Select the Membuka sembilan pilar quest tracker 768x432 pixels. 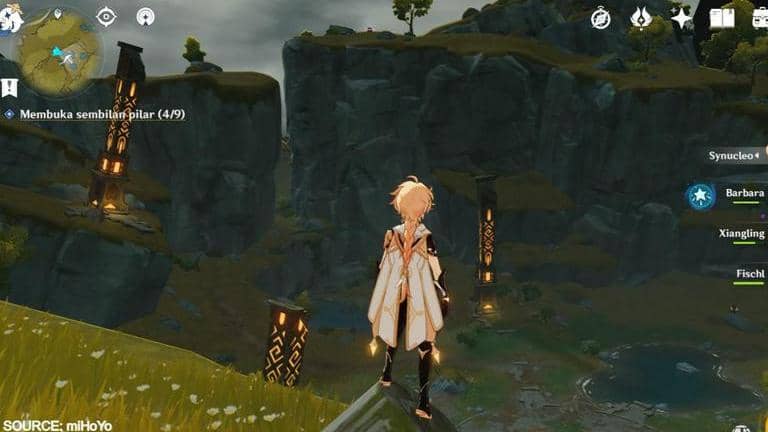coord(101,115)
